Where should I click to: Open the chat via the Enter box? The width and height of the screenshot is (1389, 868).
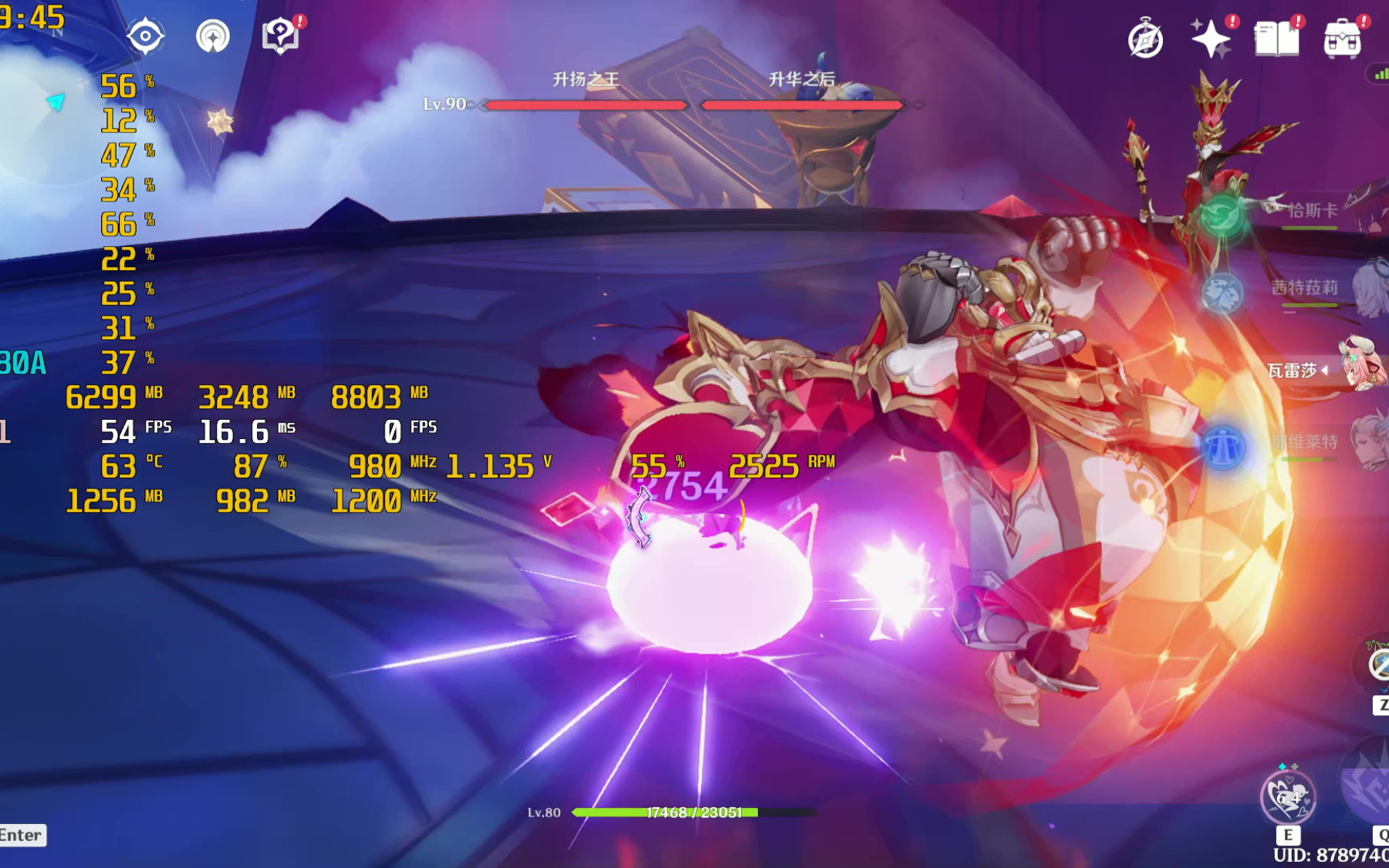point(22,835)
